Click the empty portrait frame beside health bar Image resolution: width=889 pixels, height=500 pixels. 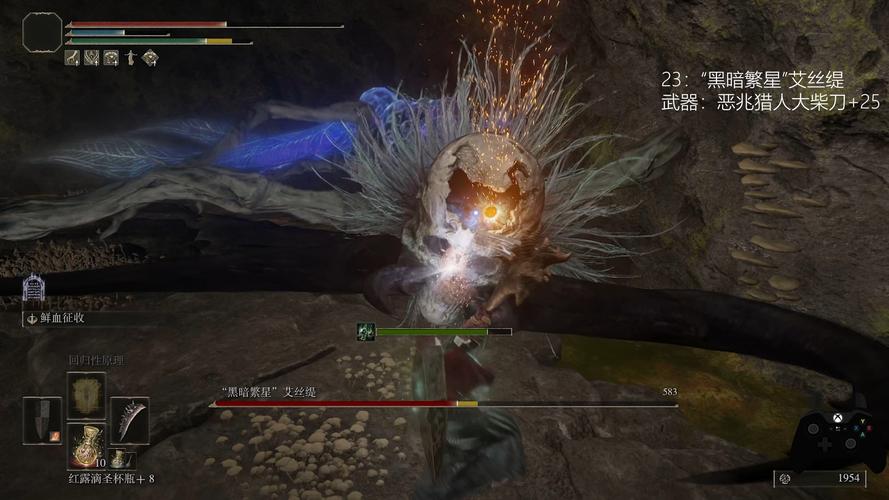[x=42, y=32]
